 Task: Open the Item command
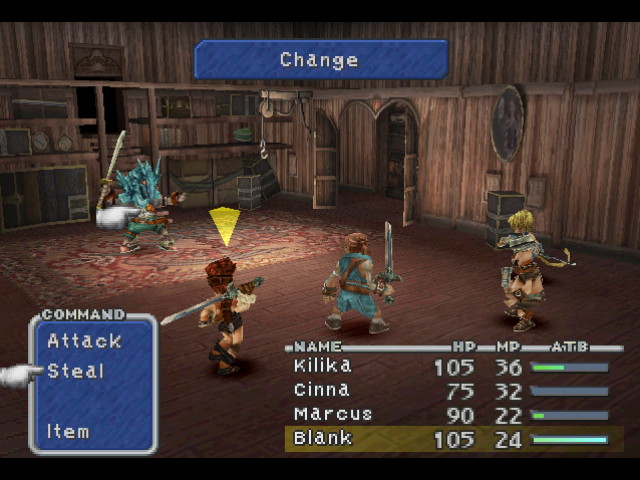pos(68,432)
